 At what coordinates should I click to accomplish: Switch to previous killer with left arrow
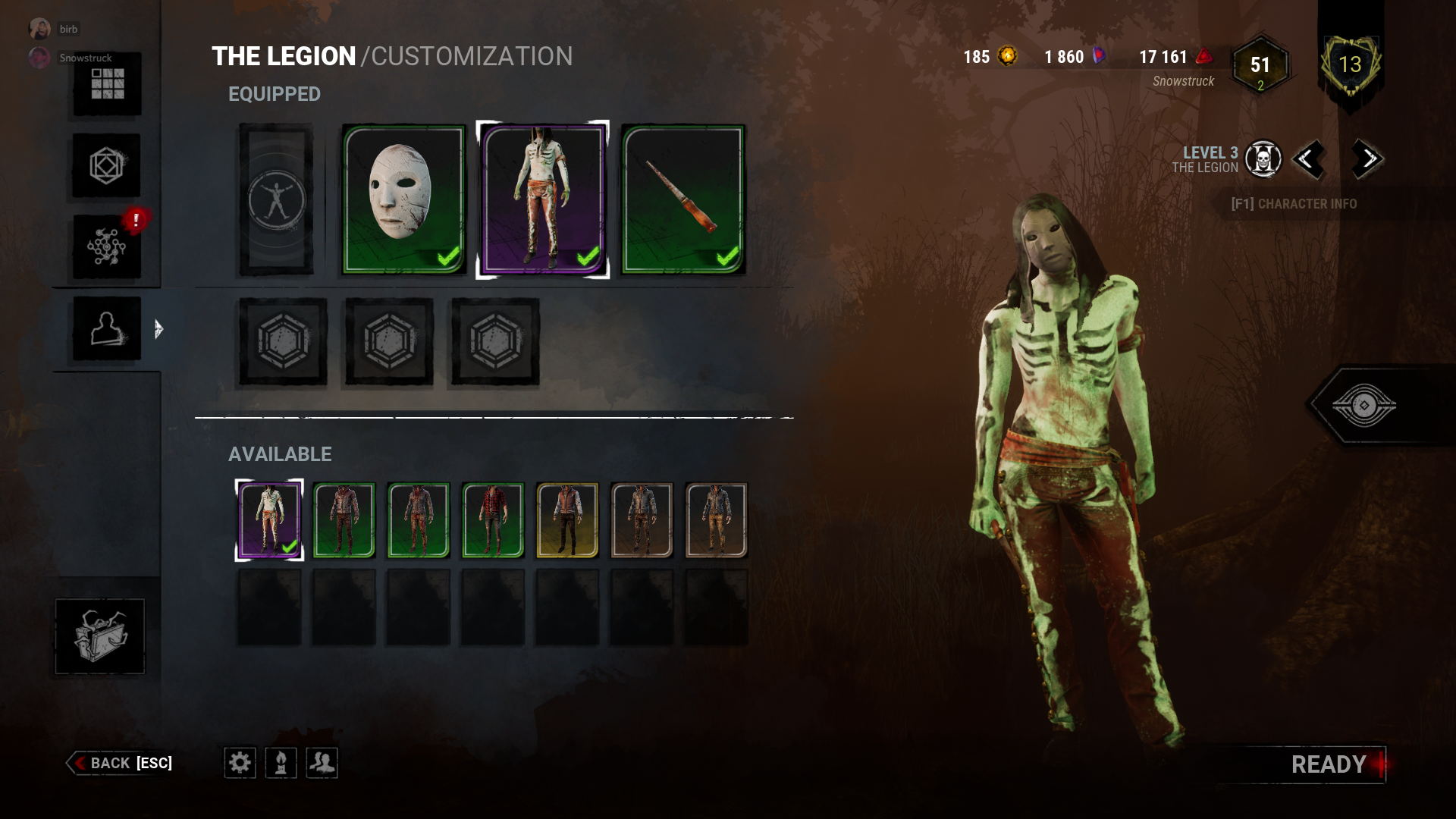tap(1310, 160)
